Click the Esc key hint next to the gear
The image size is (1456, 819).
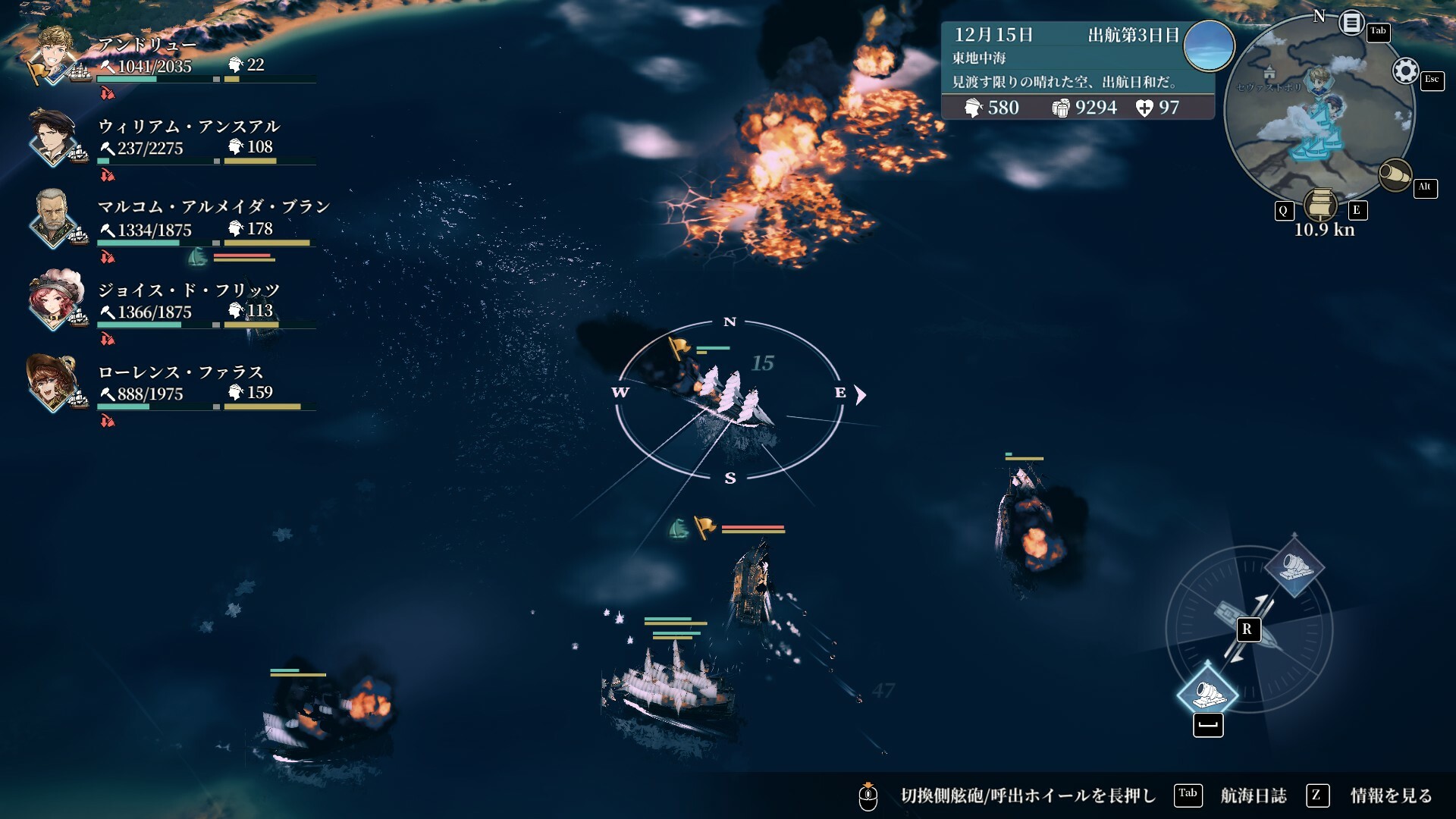[1434, 81]
